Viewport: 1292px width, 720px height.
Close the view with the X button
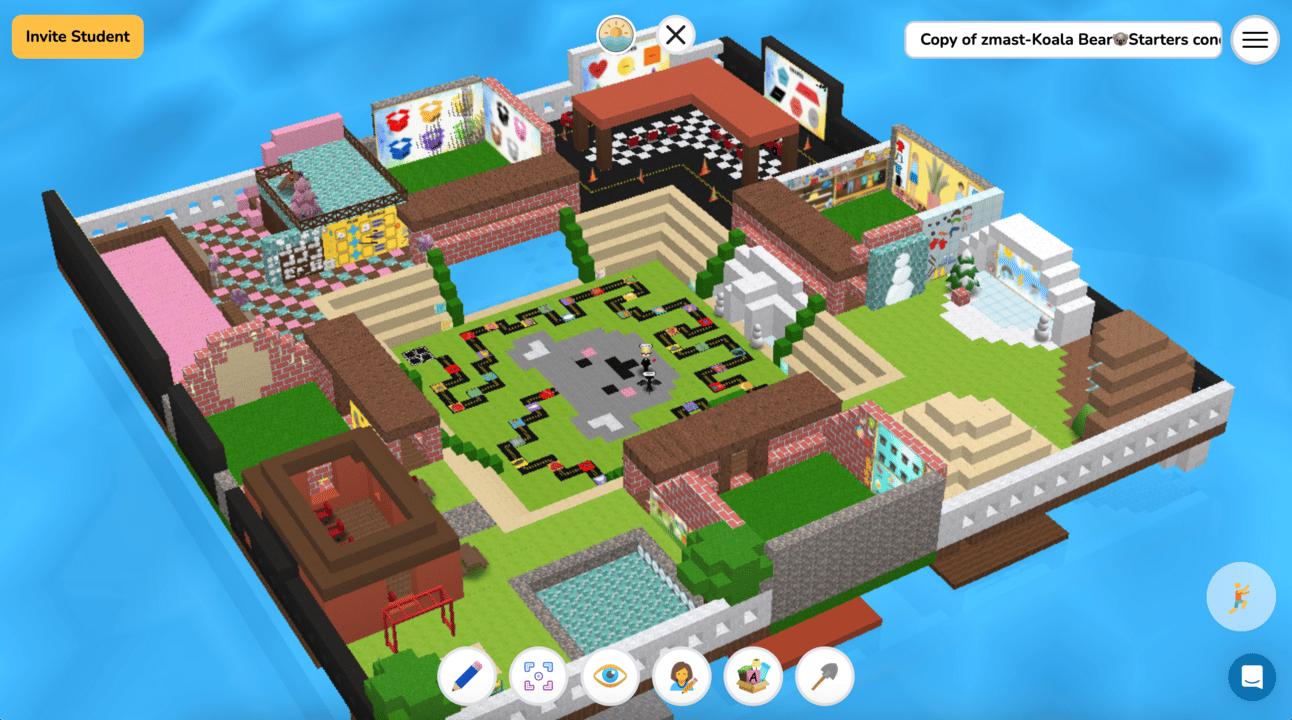(676, 36)
